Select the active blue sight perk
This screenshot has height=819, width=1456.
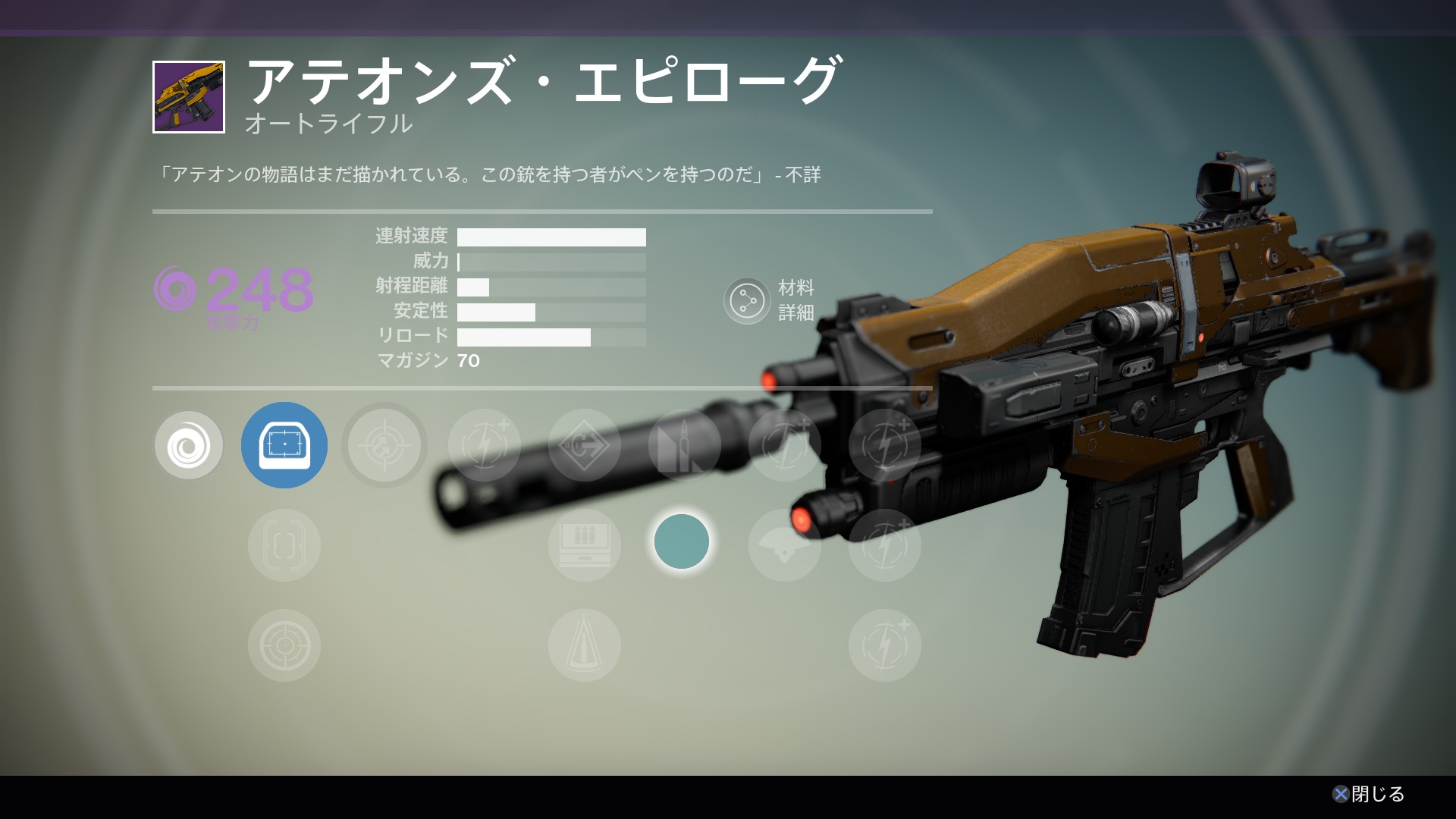point(284,445)
